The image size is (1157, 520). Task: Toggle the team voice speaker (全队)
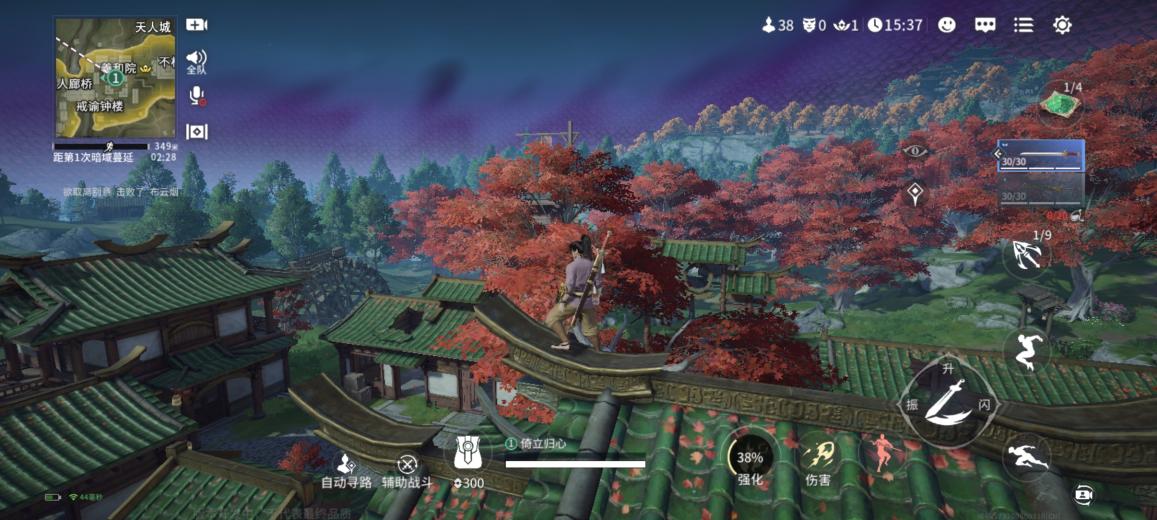pyautogui.click(x=196, y=60)
